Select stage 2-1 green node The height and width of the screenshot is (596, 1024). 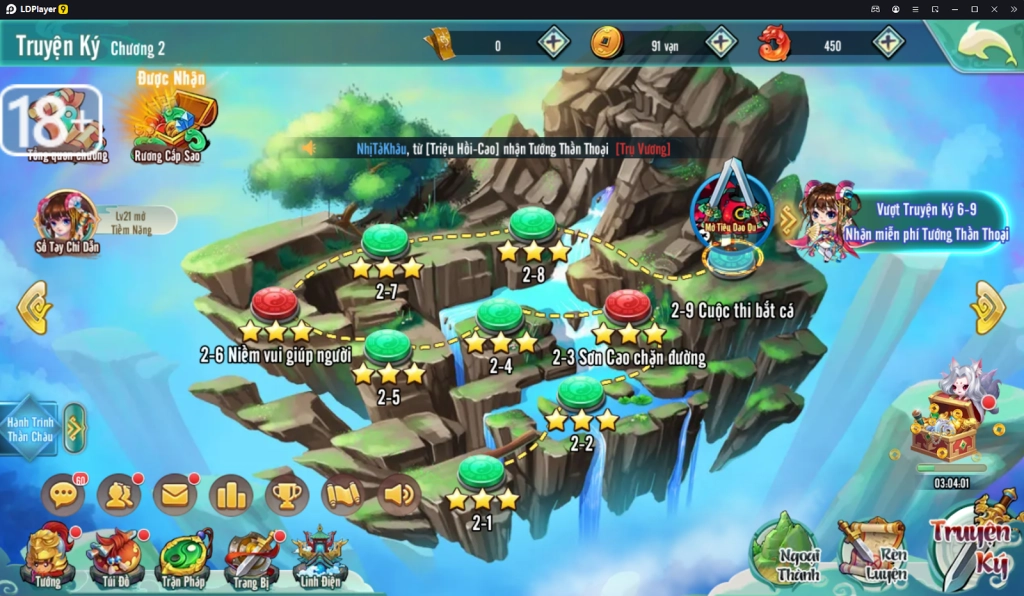(481, 471)
